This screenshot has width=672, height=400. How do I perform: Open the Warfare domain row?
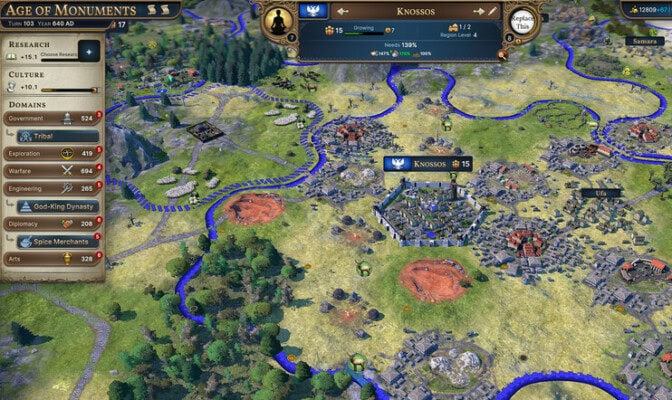point(52,171)
